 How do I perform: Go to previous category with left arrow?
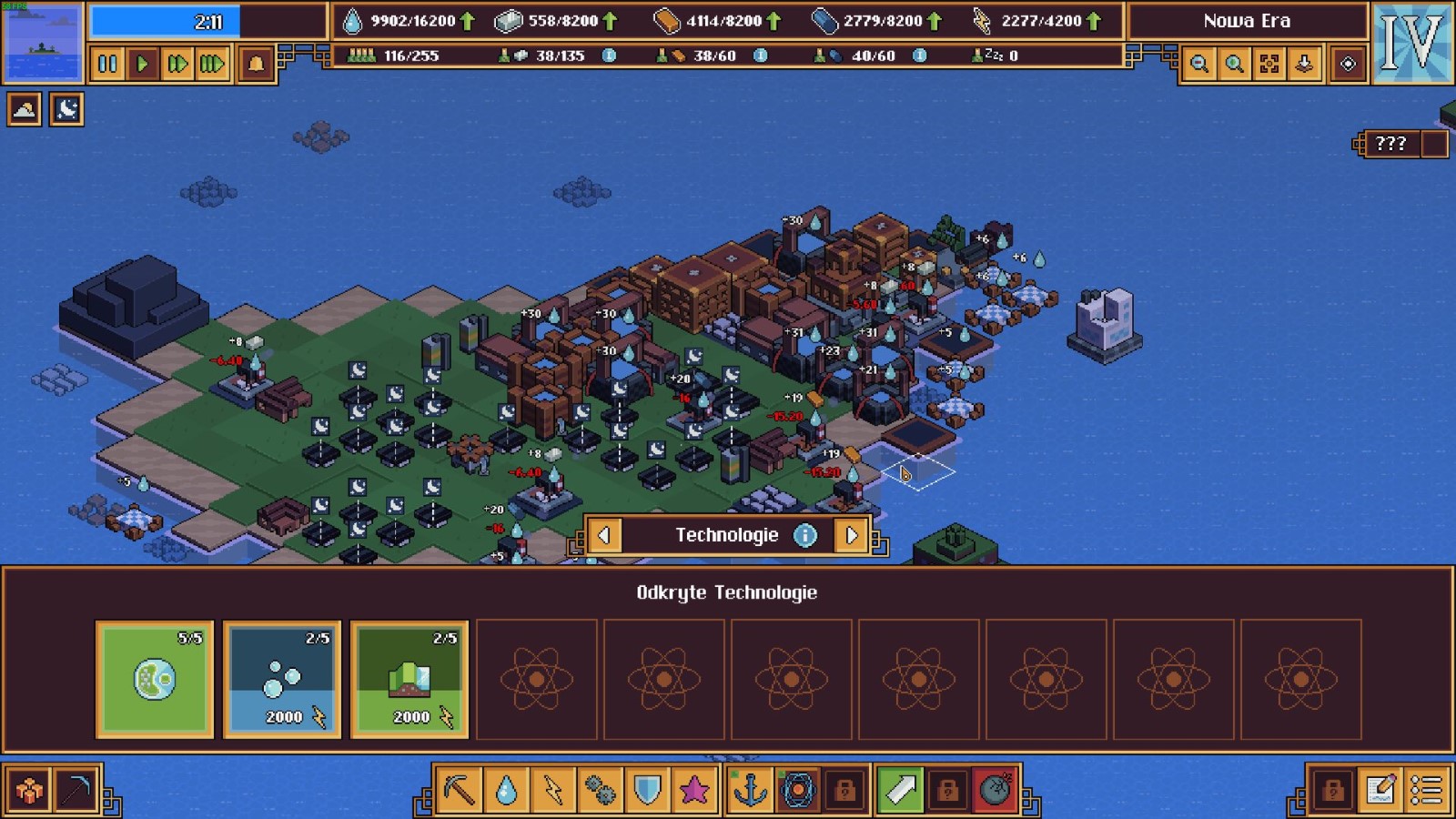coord(604,535)
